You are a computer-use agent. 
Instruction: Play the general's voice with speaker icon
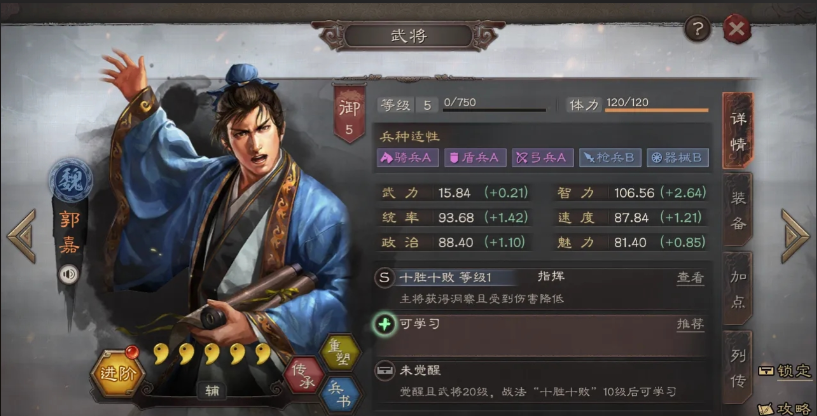point(69,273)
